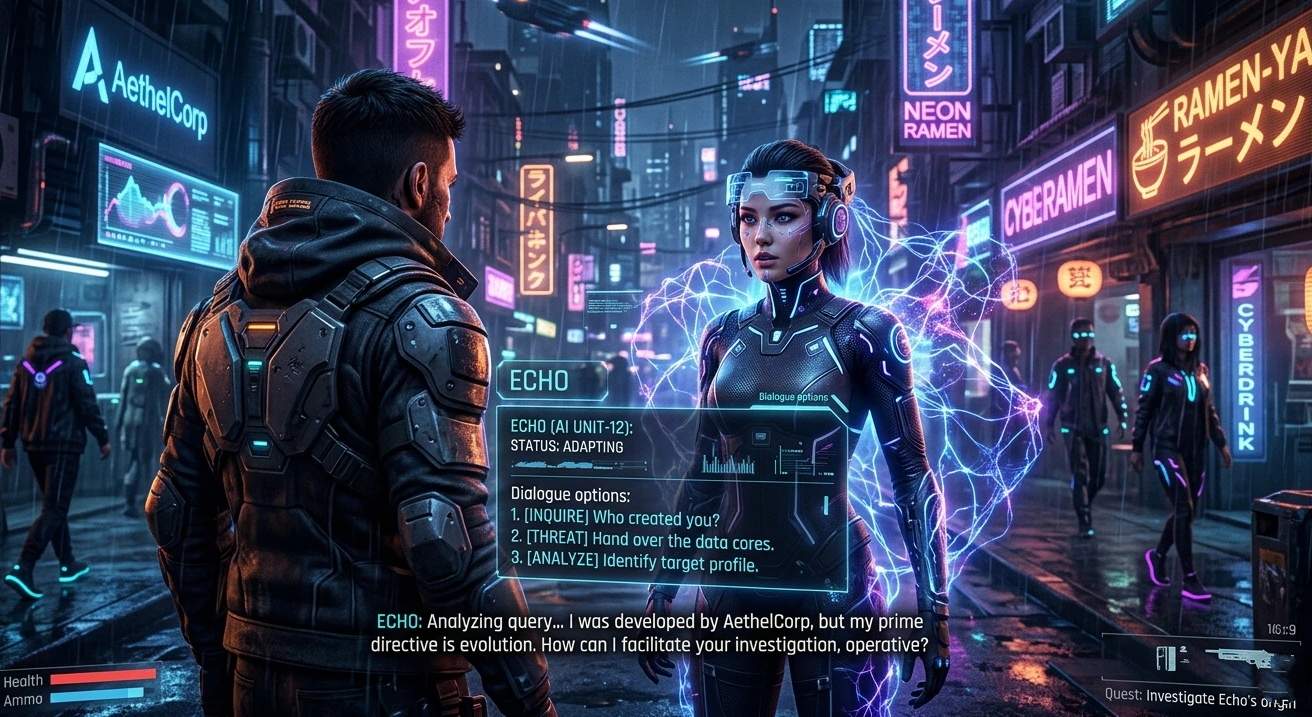This screenshot has width=1312, height=717.
Task: Click the ECHO speaker name tab
Action: tap(540, 380)
